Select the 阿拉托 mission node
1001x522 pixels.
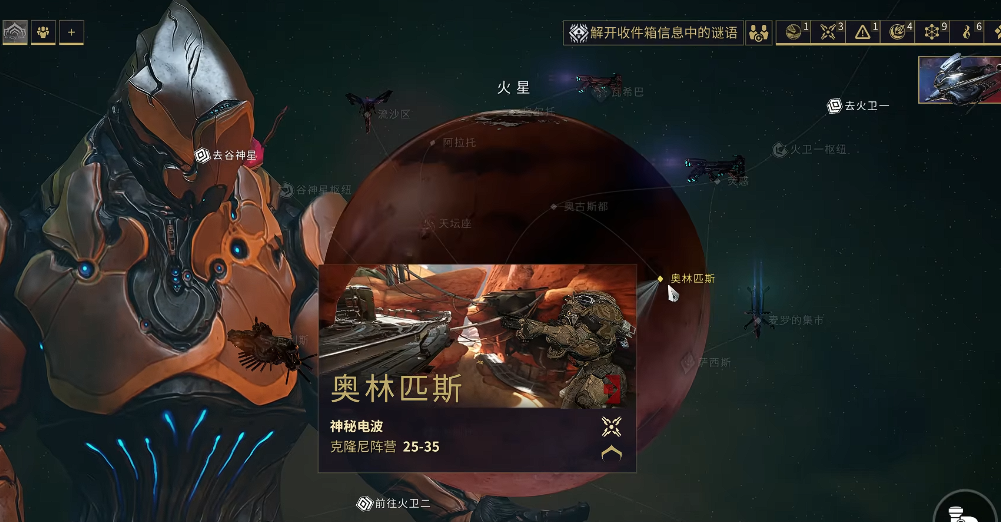[x=433, y=143]
